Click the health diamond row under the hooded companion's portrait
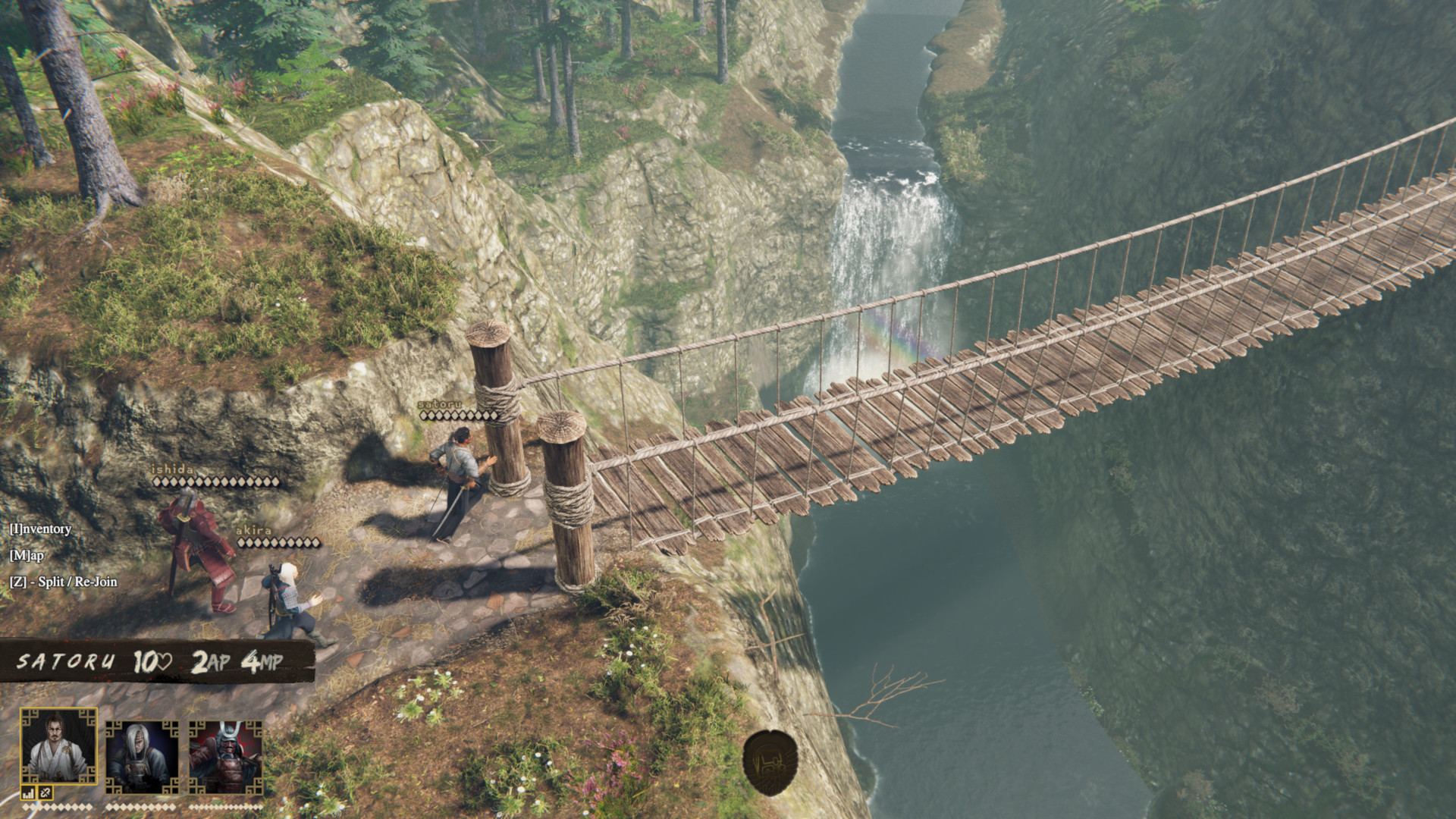Viewport: 1456px width, 819px height. coord(140,807)
